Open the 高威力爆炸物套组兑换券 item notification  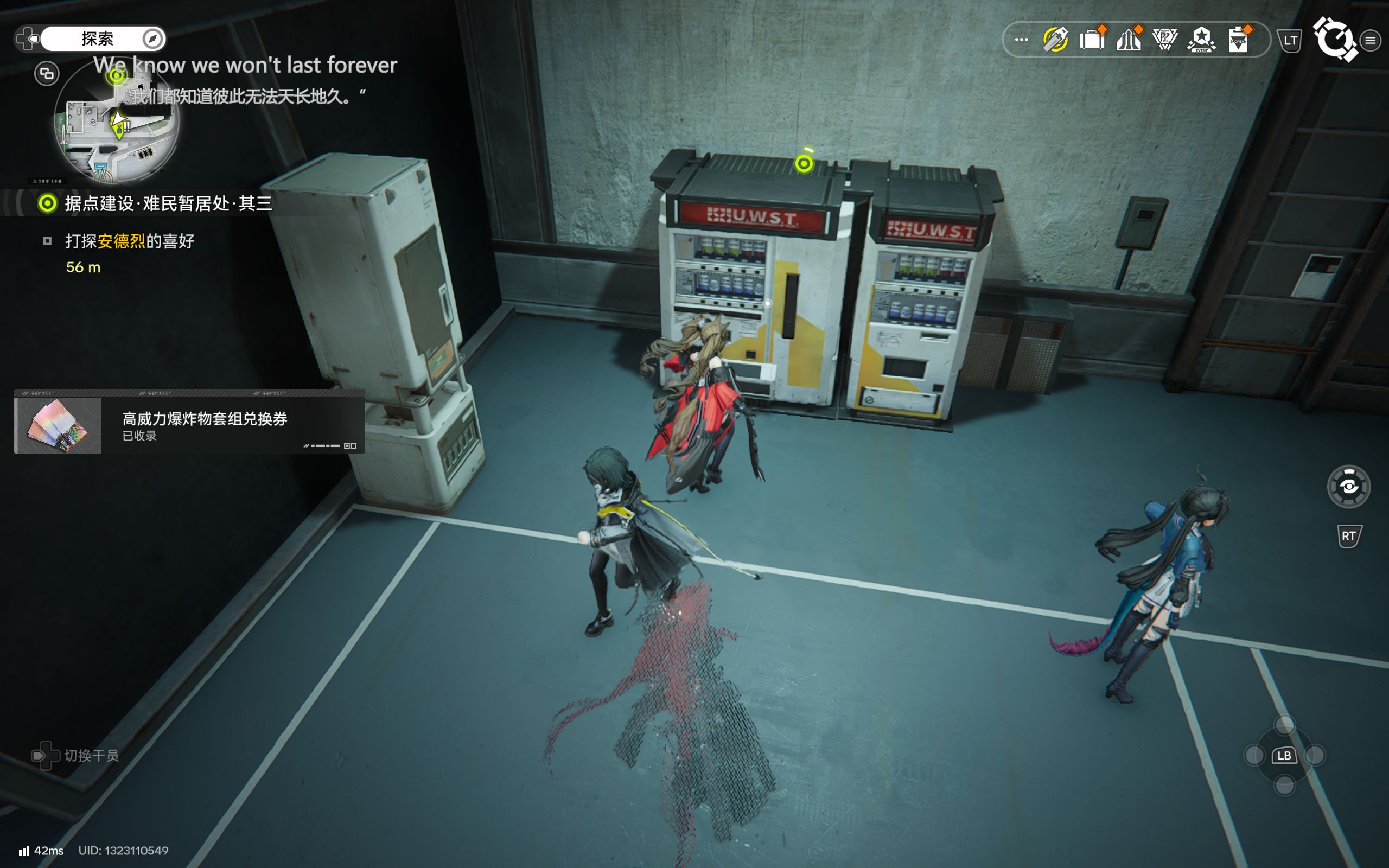(x=189, y=425)
